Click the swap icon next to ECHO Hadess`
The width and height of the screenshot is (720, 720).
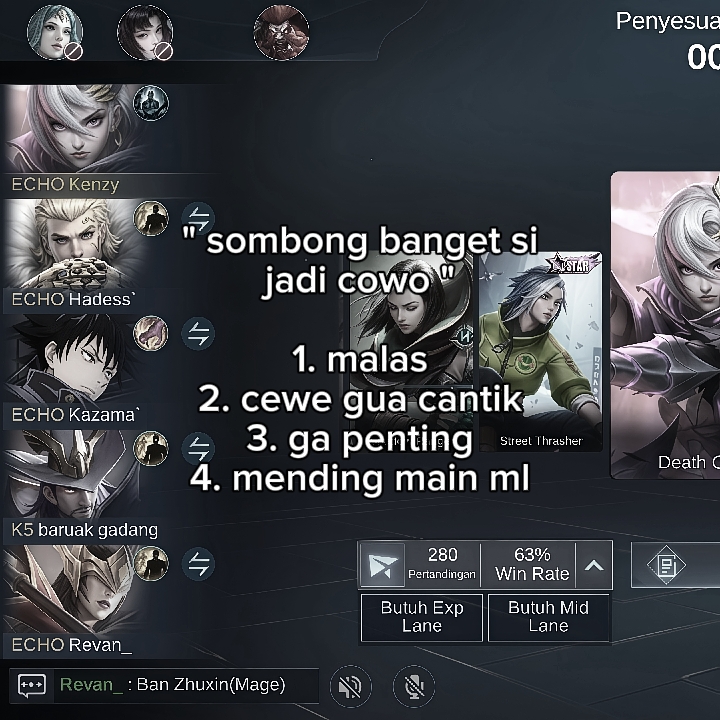199,218
